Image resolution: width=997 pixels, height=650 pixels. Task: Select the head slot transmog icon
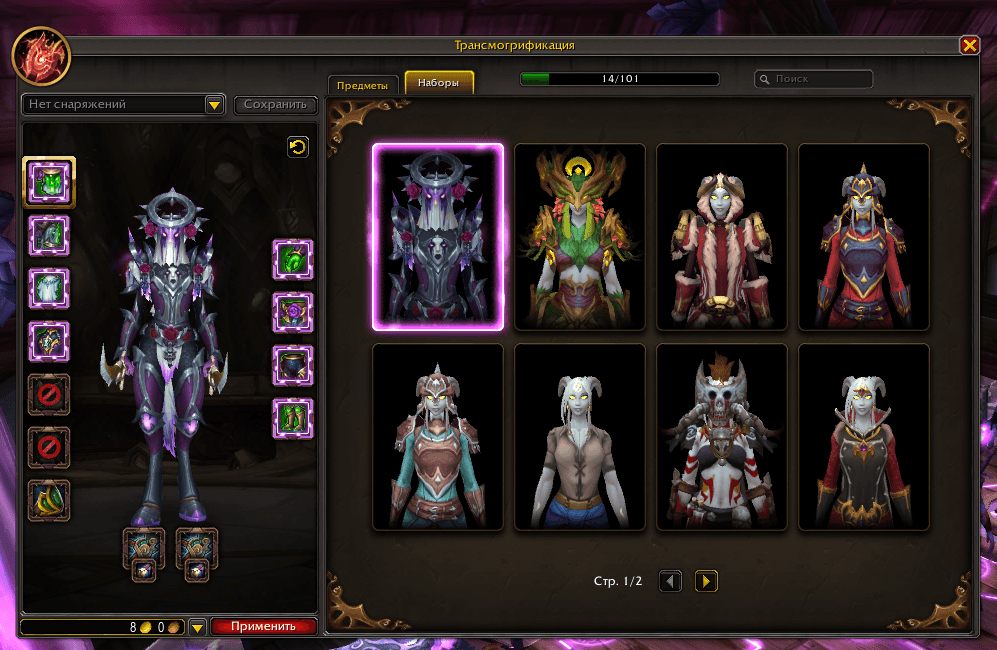click(48, 182)
